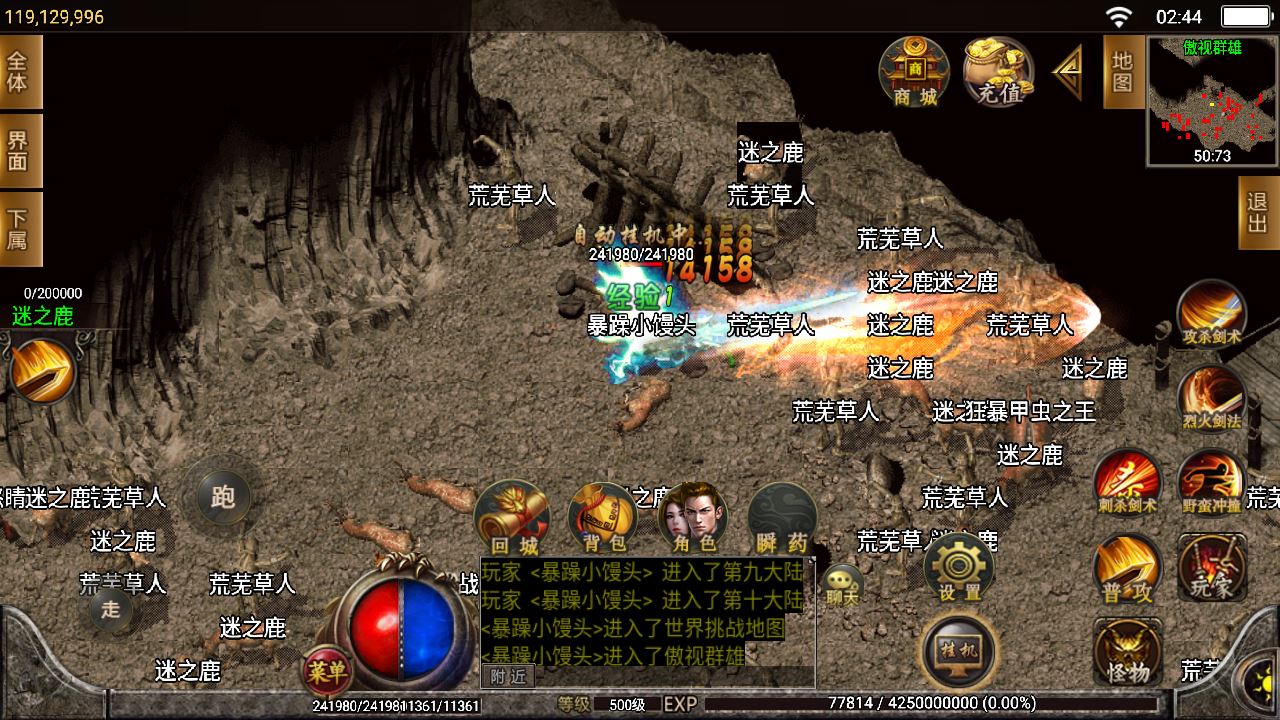Trigger the 刺杀剑术 skill

coord(1127,482)
